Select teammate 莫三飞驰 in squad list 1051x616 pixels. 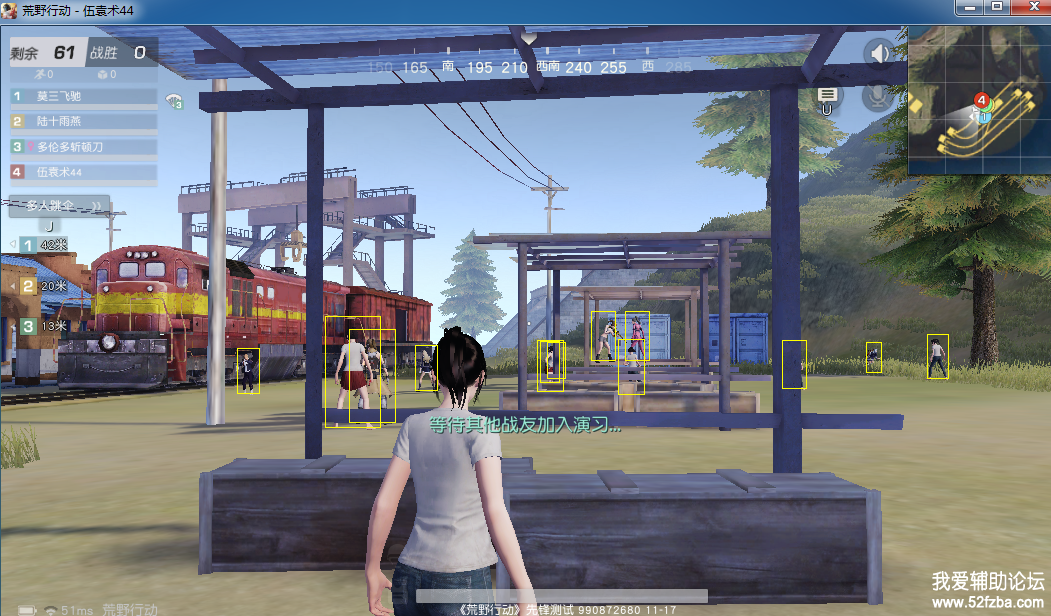click(84, 97)
